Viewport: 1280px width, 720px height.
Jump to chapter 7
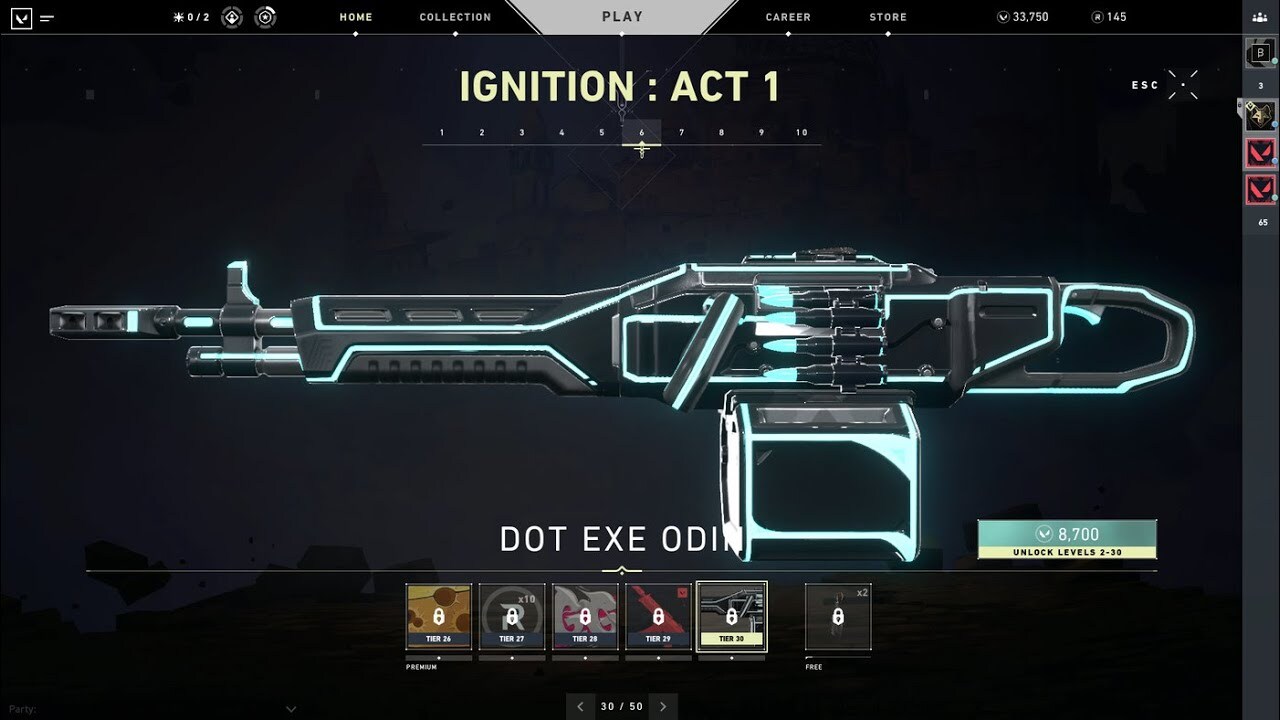pyautogui.click(x=682, y=133)
